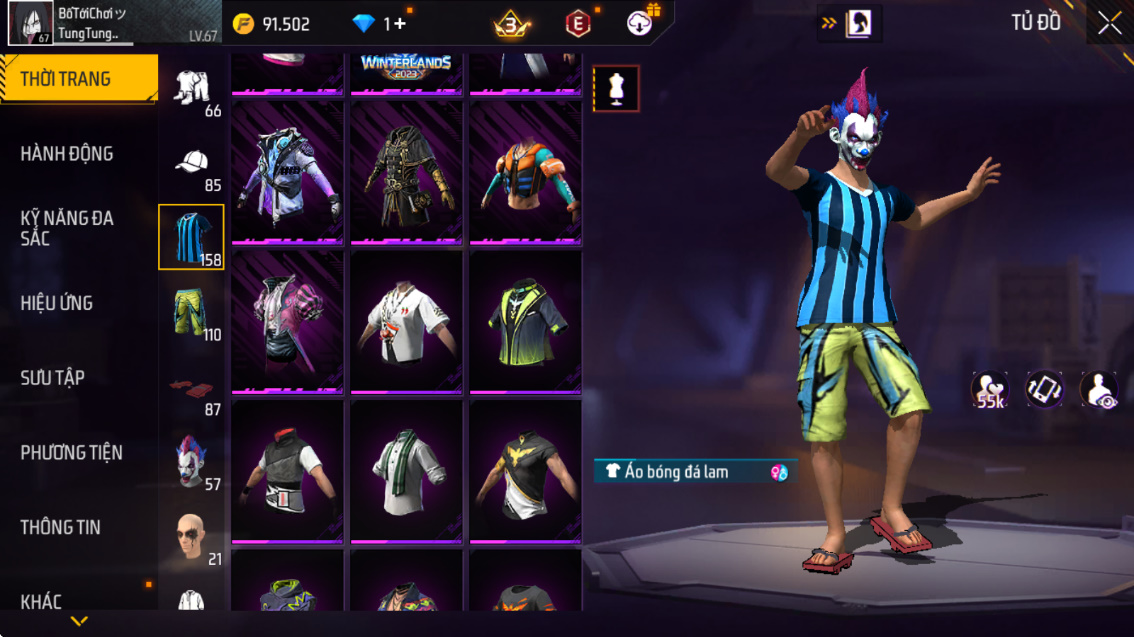Add diamonds with the plus button
The height and width of the screenshot is (637, 1134).
399,24
